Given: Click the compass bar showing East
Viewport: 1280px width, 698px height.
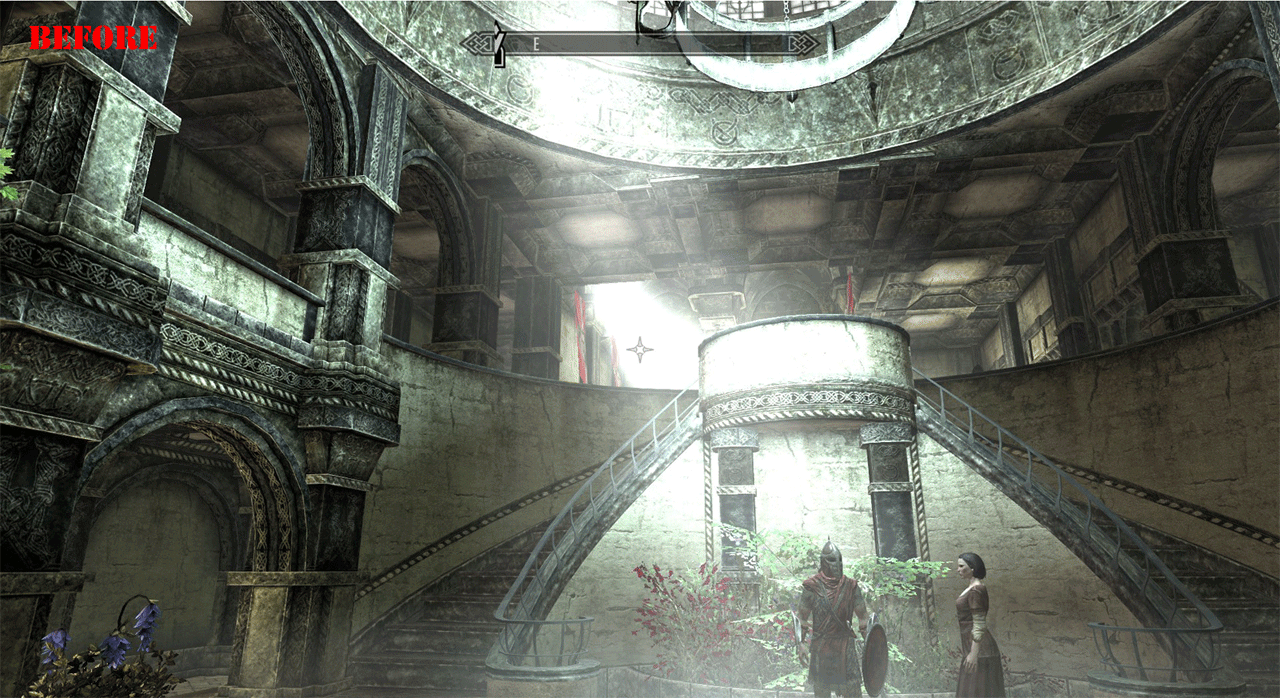Looking at the screenshot, I should tap(640, 44).
